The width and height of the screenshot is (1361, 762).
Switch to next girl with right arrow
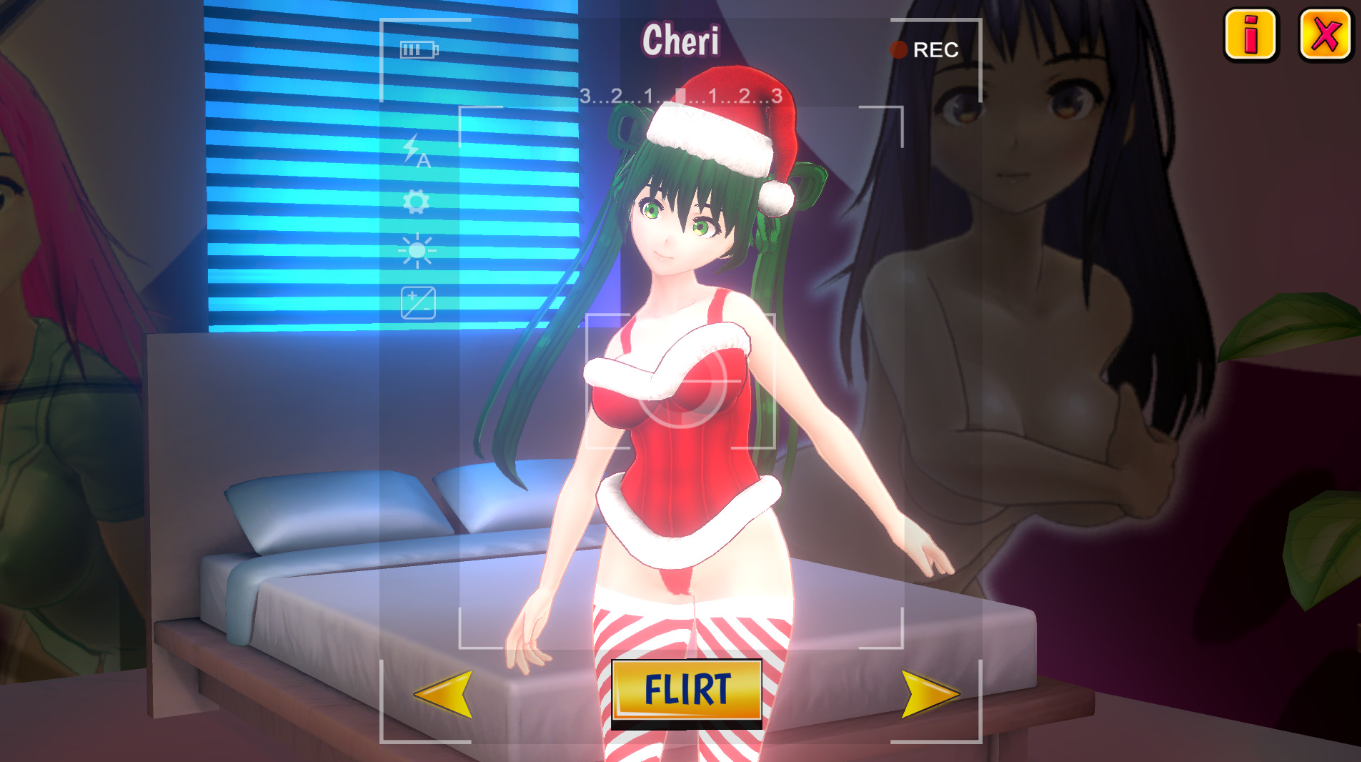click(x=930, y=694)
